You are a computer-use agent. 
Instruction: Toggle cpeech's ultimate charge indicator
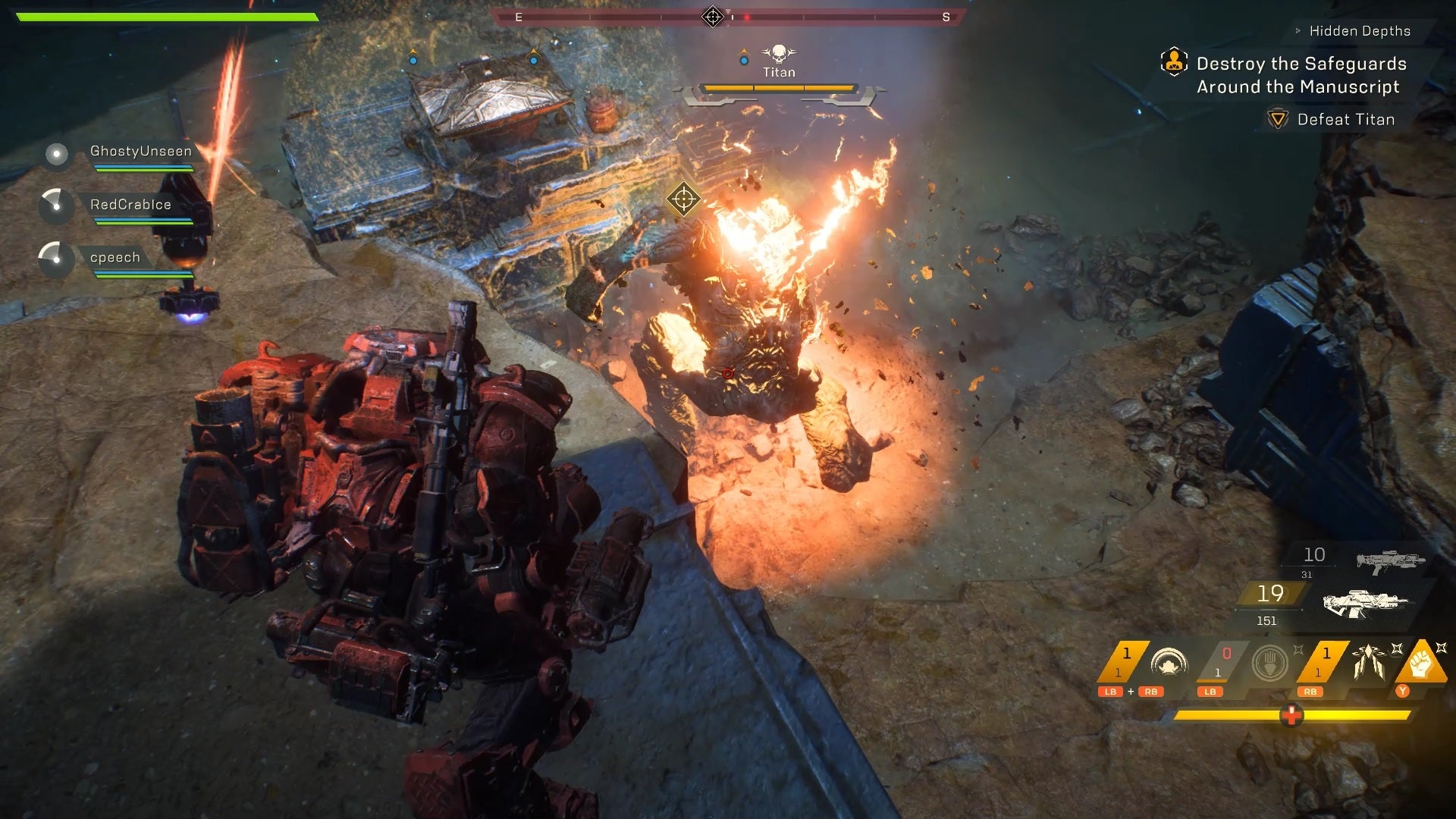(55, 260)
